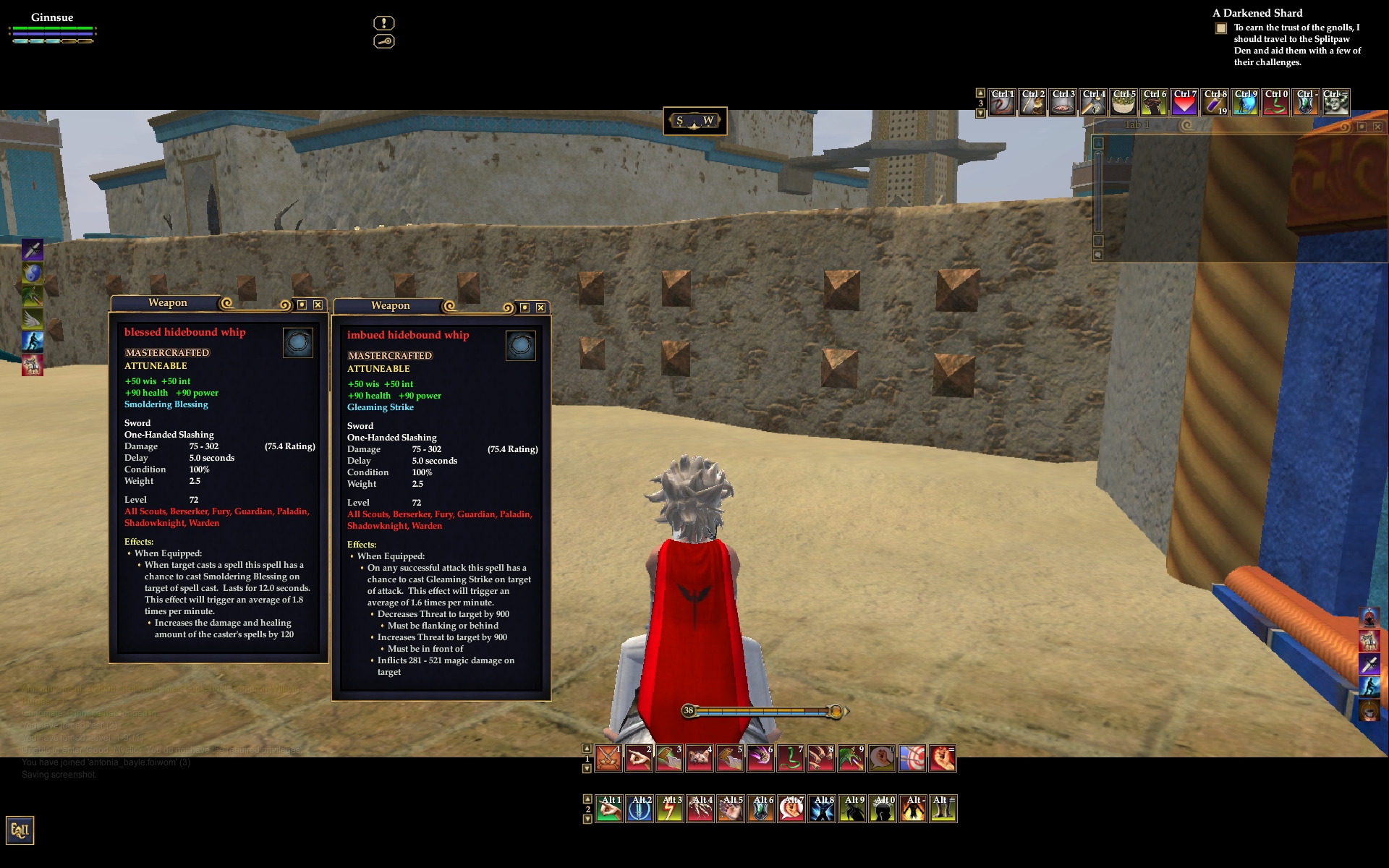Use the archery target ranged ability
This screenshot has height=868, width=1389.
tap(912, 758)
